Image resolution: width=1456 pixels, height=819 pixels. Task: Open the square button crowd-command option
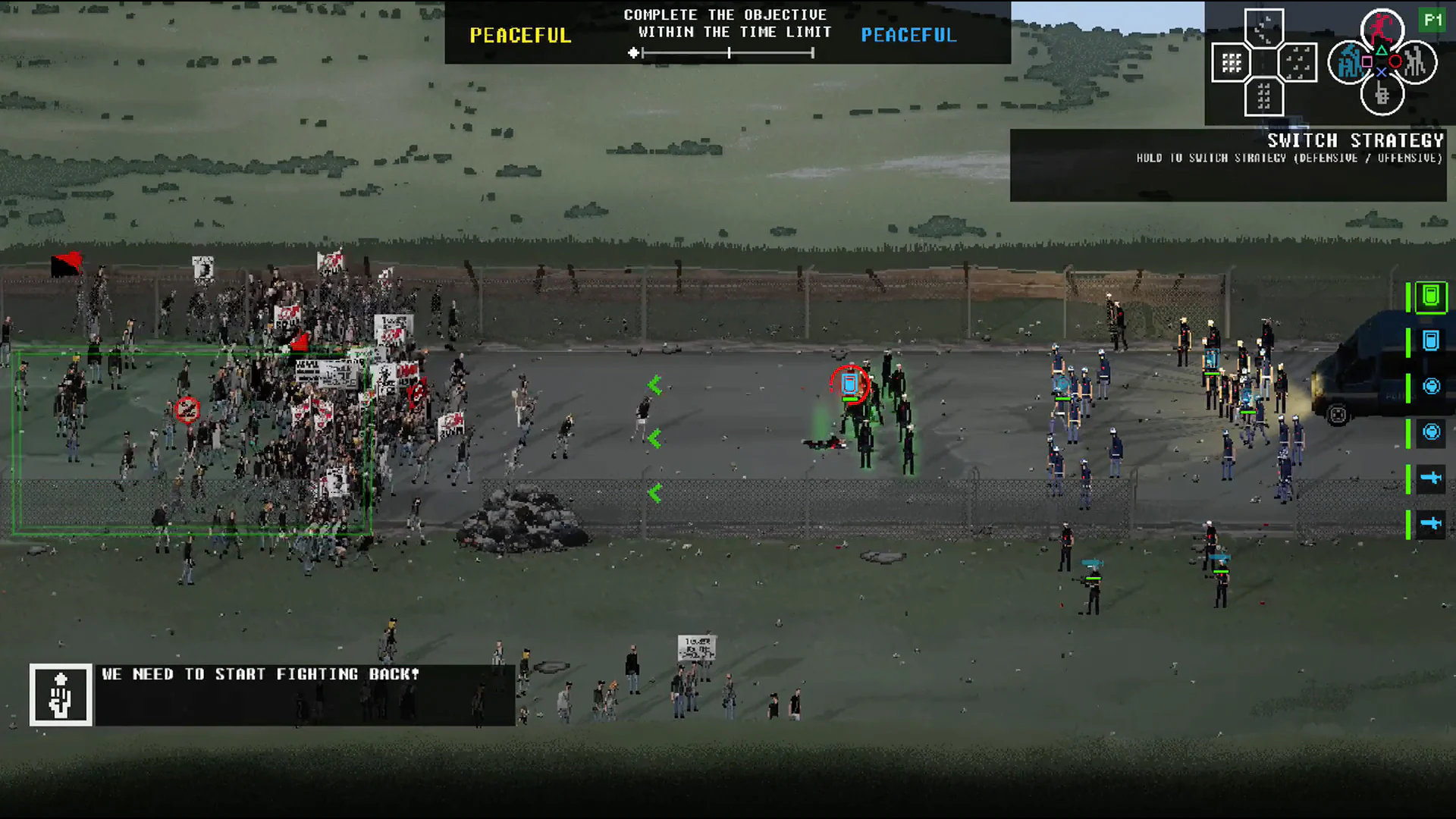pyautogui.click(x=1351, y=61)
